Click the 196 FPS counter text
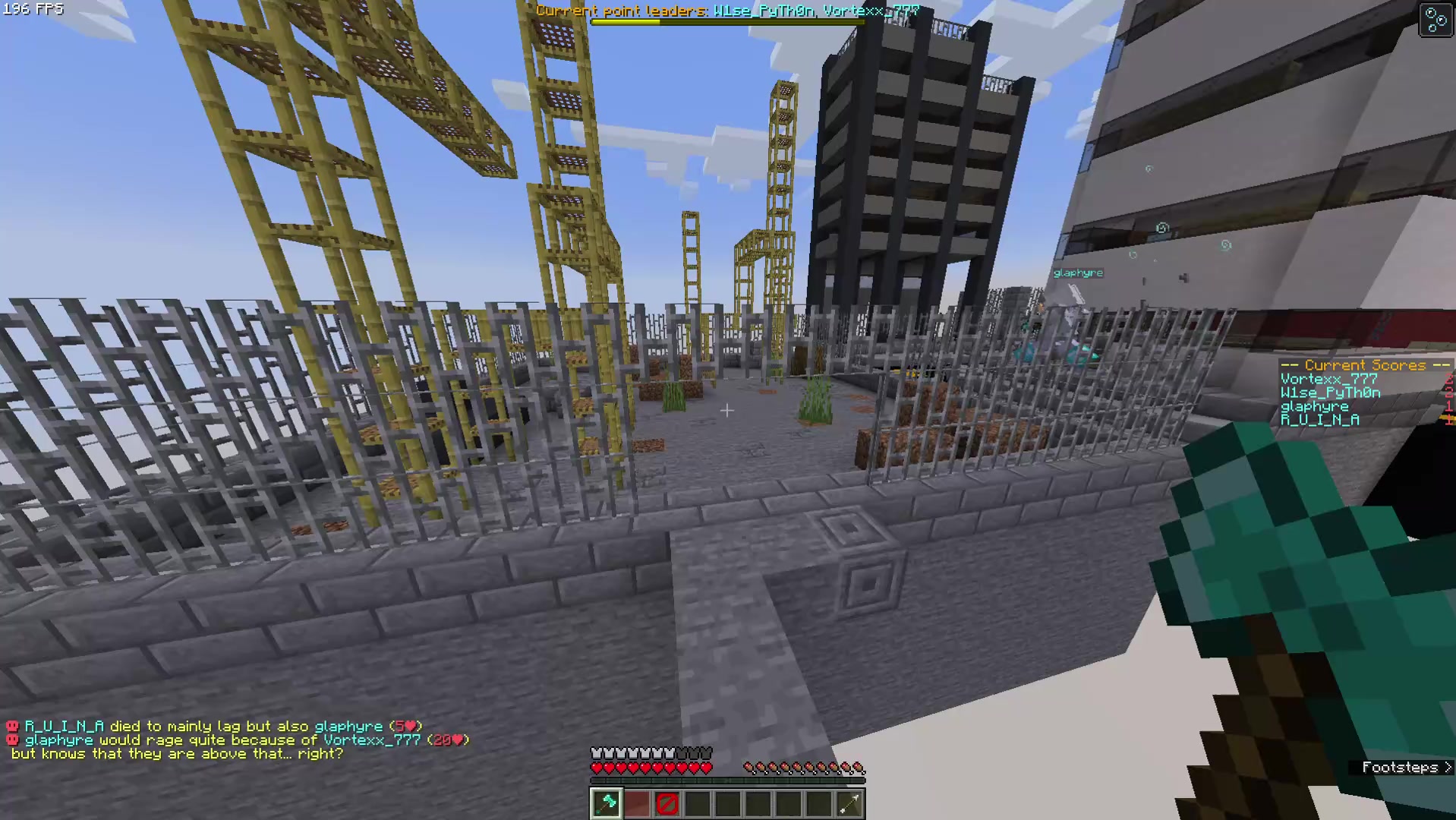The image size is (1456, 820). tap(34, 10)
